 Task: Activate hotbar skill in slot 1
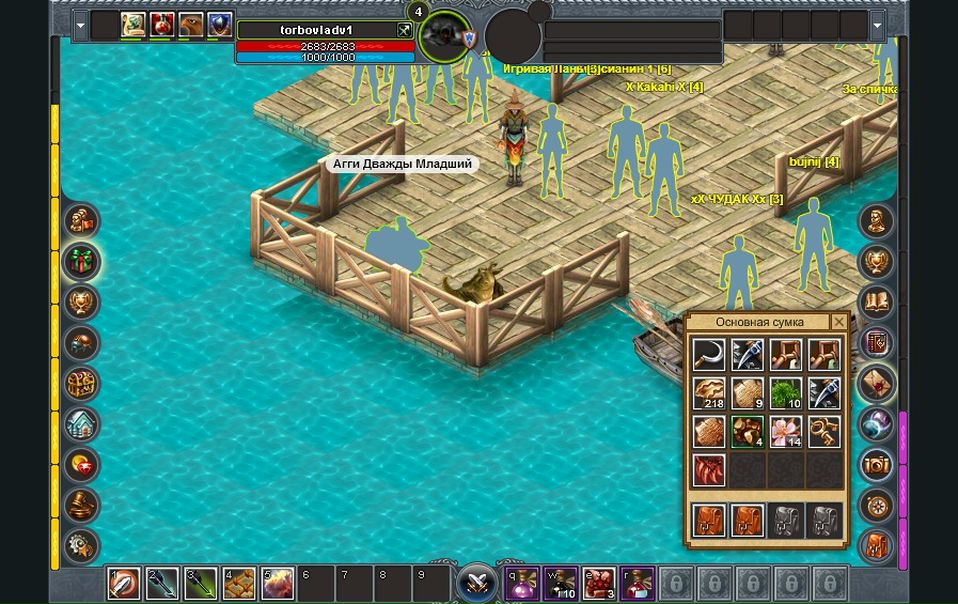pyautogui.click(x=124, y=583)
